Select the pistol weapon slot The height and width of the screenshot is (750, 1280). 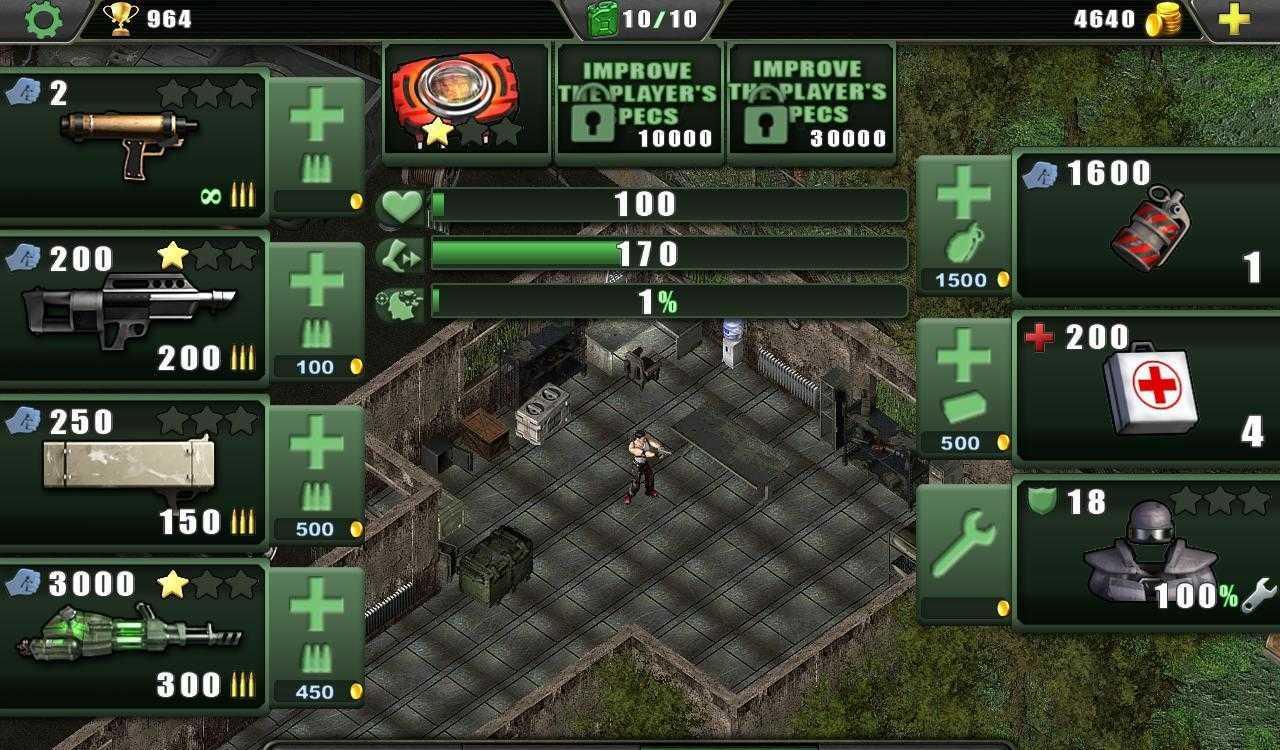click(x=134, y=145)
